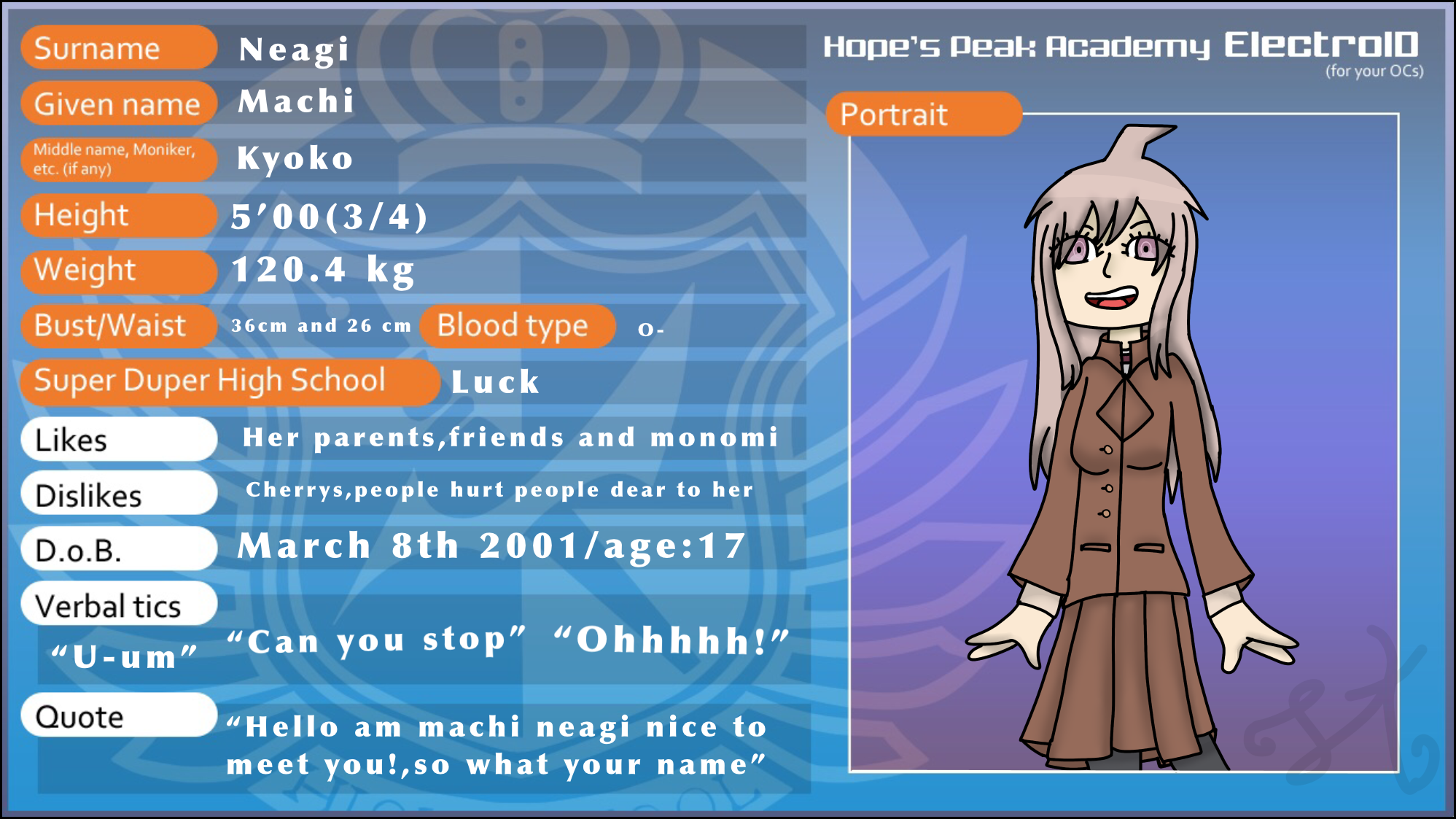Click the date of birth field
Screen dimensions: 1456x819
(x=491, y=546)
